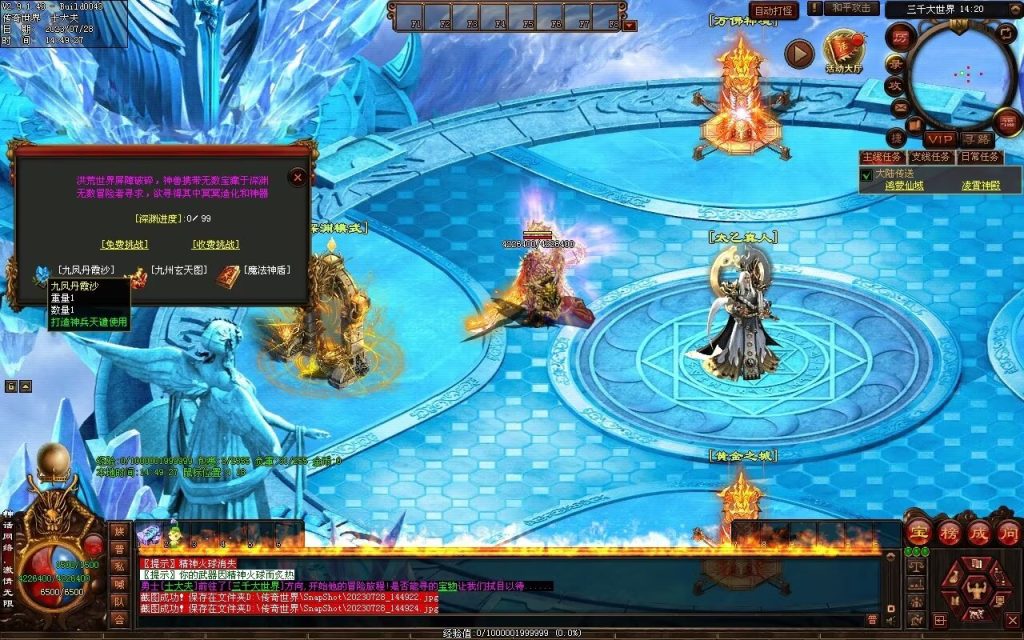
Task: Open the activity hall 活动大厅 icon
Action: tap(842, 50)
